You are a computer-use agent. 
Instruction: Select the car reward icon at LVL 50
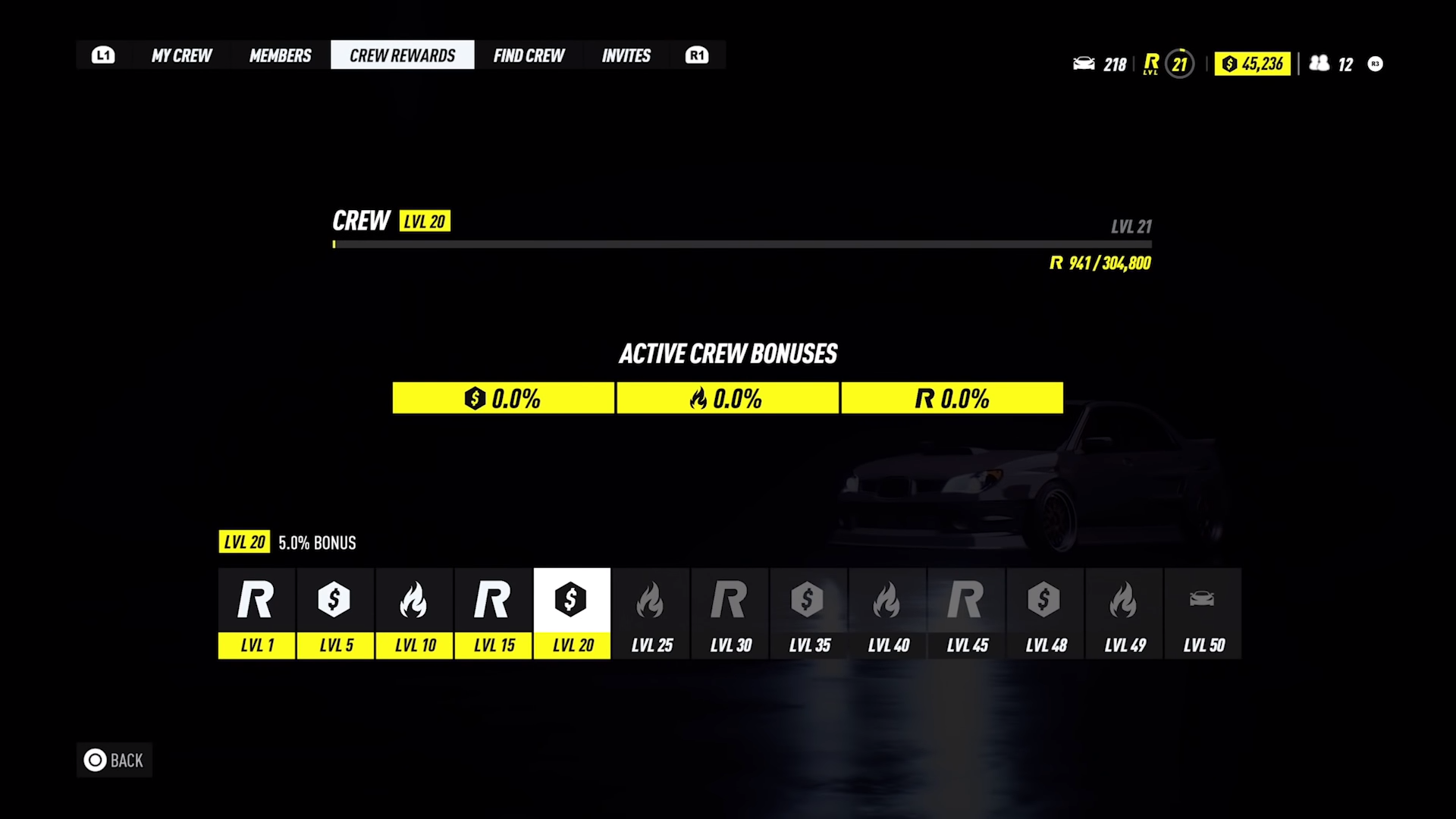point(1203,601)
